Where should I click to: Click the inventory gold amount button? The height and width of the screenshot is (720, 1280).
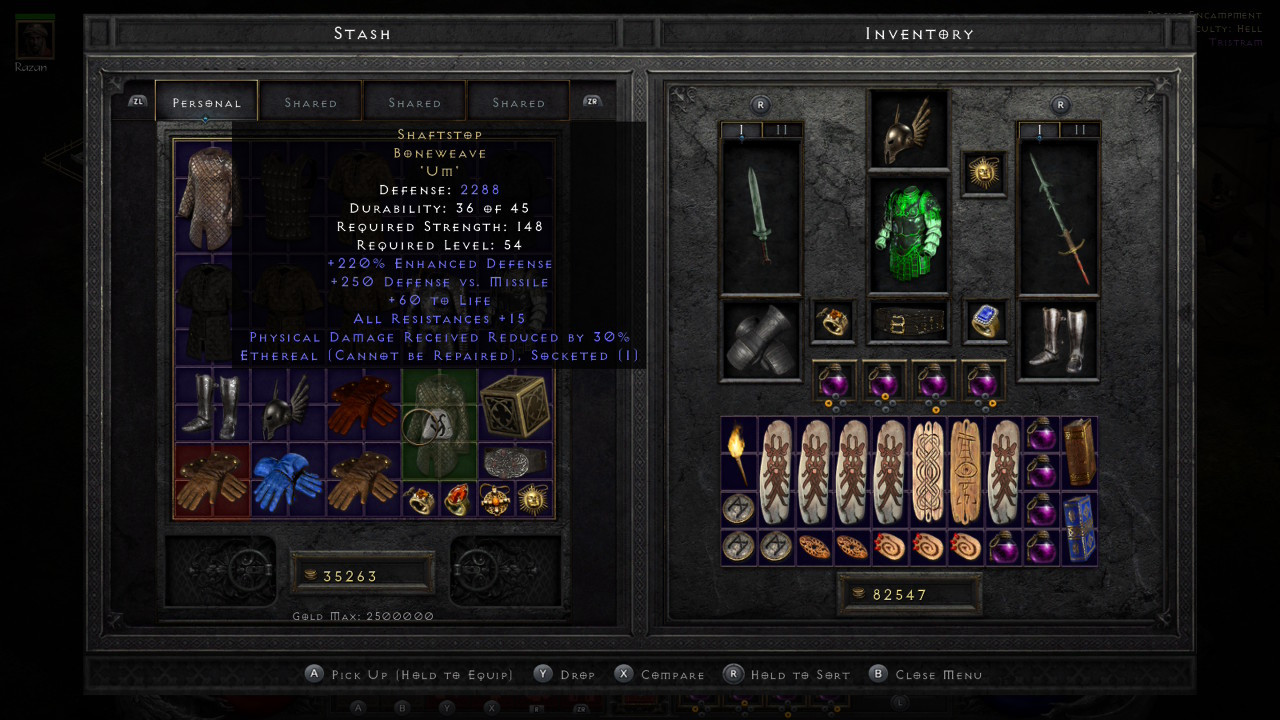click(909, 594)
